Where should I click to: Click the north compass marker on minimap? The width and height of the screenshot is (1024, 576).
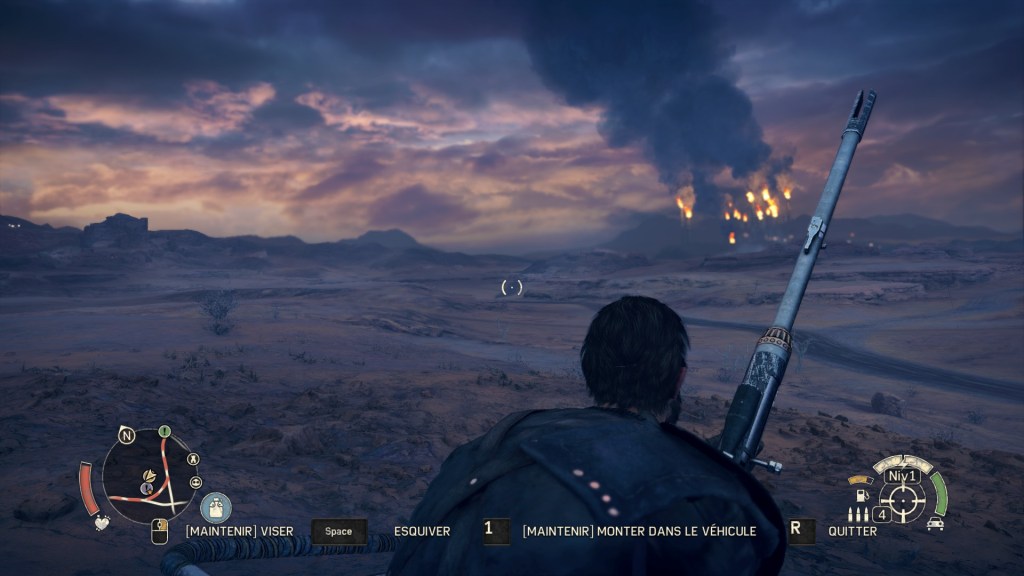click(x=126, y=435)
